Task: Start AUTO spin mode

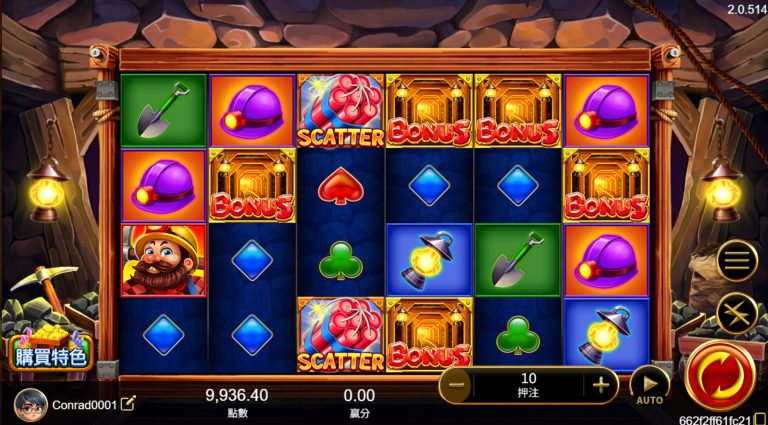Action: 649,385
